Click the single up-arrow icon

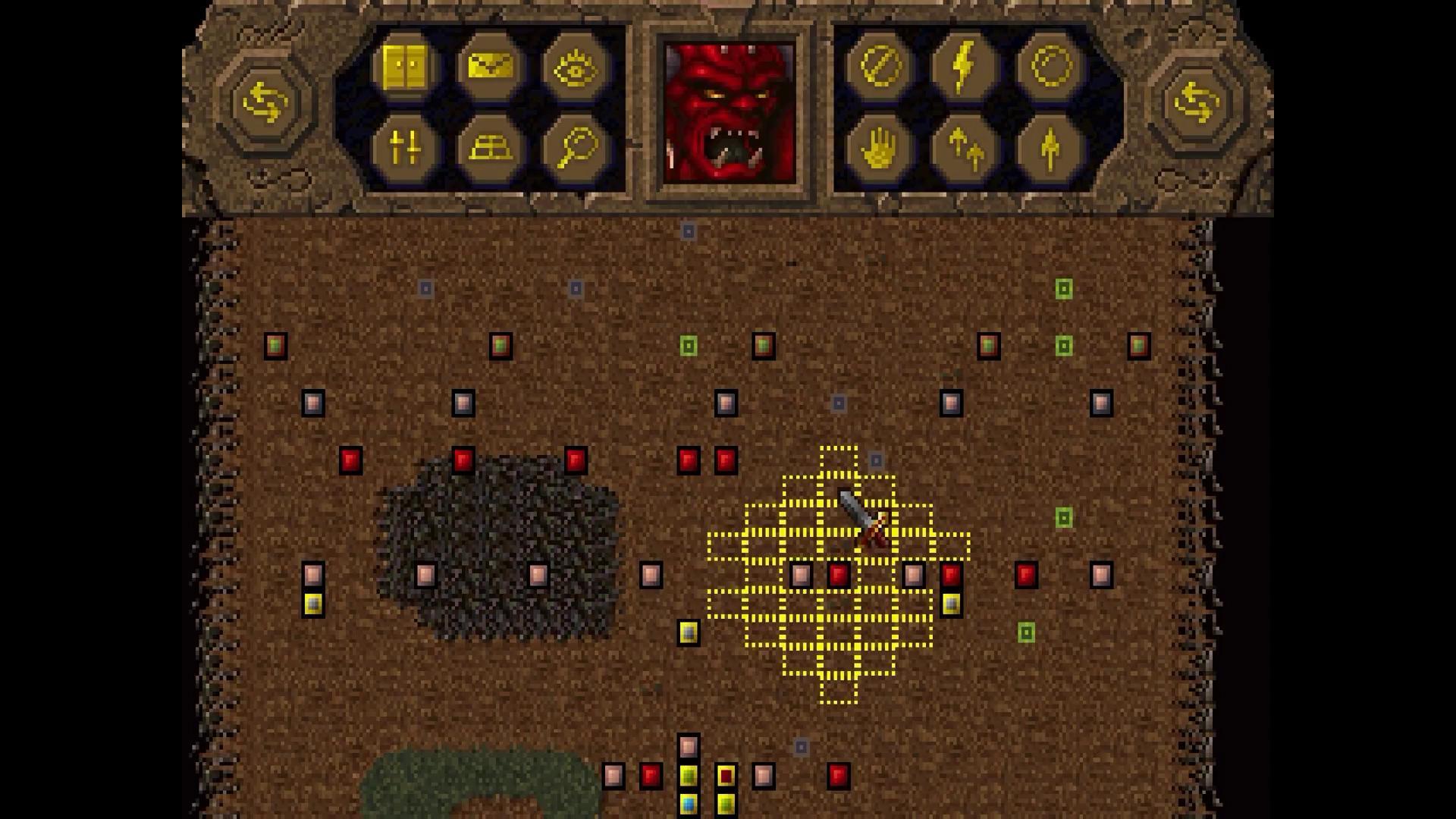(1048, 148)
